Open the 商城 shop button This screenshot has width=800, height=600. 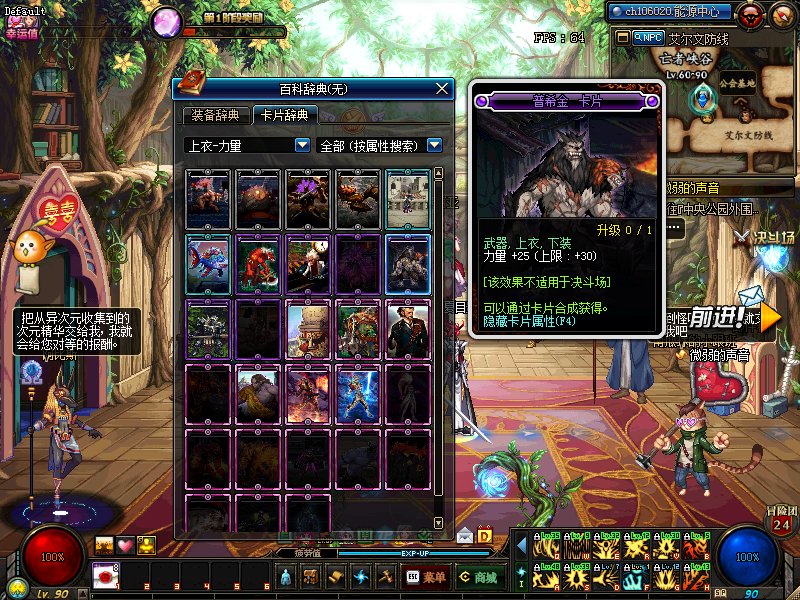click(x=477, y=577)
